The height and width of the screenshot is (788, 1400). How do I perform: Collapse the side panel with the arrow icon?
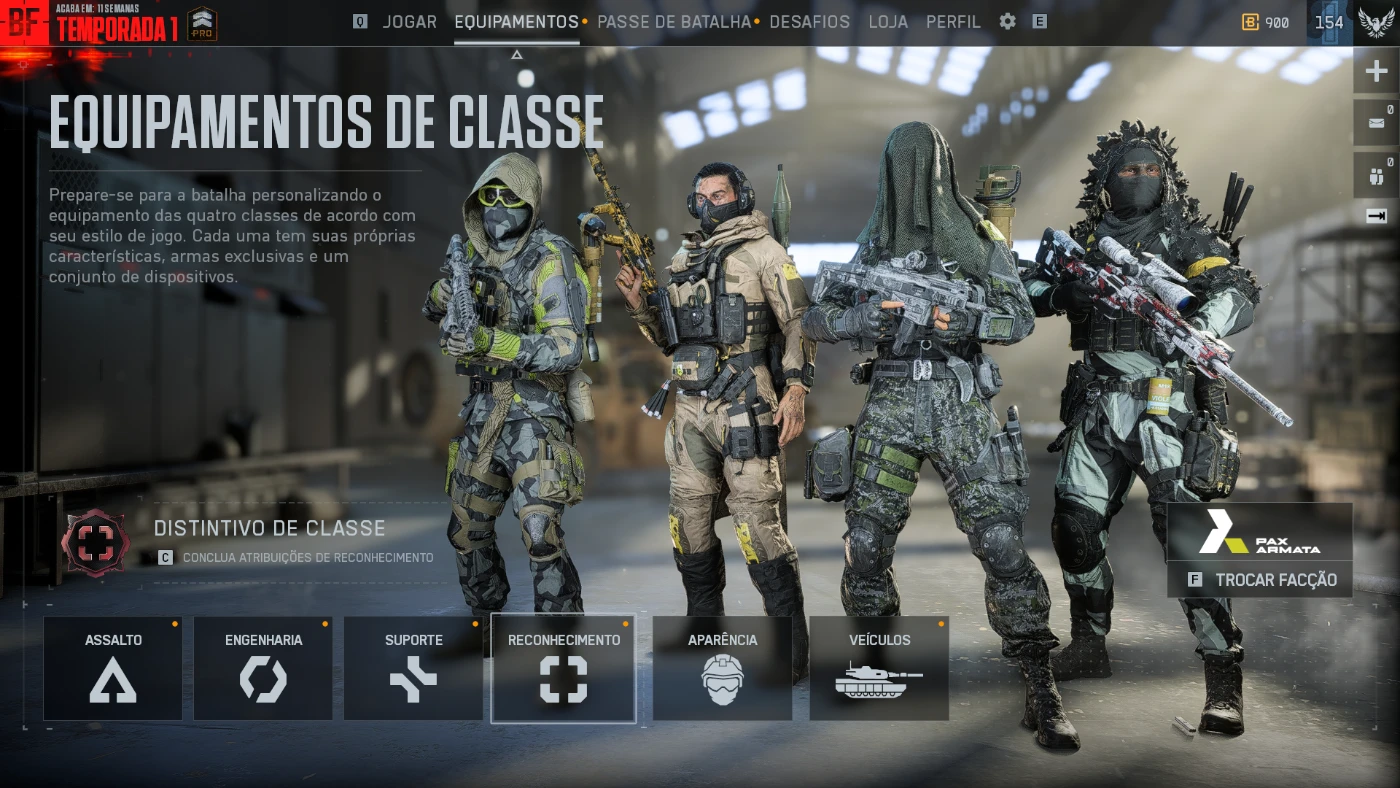click(1377, 216)
